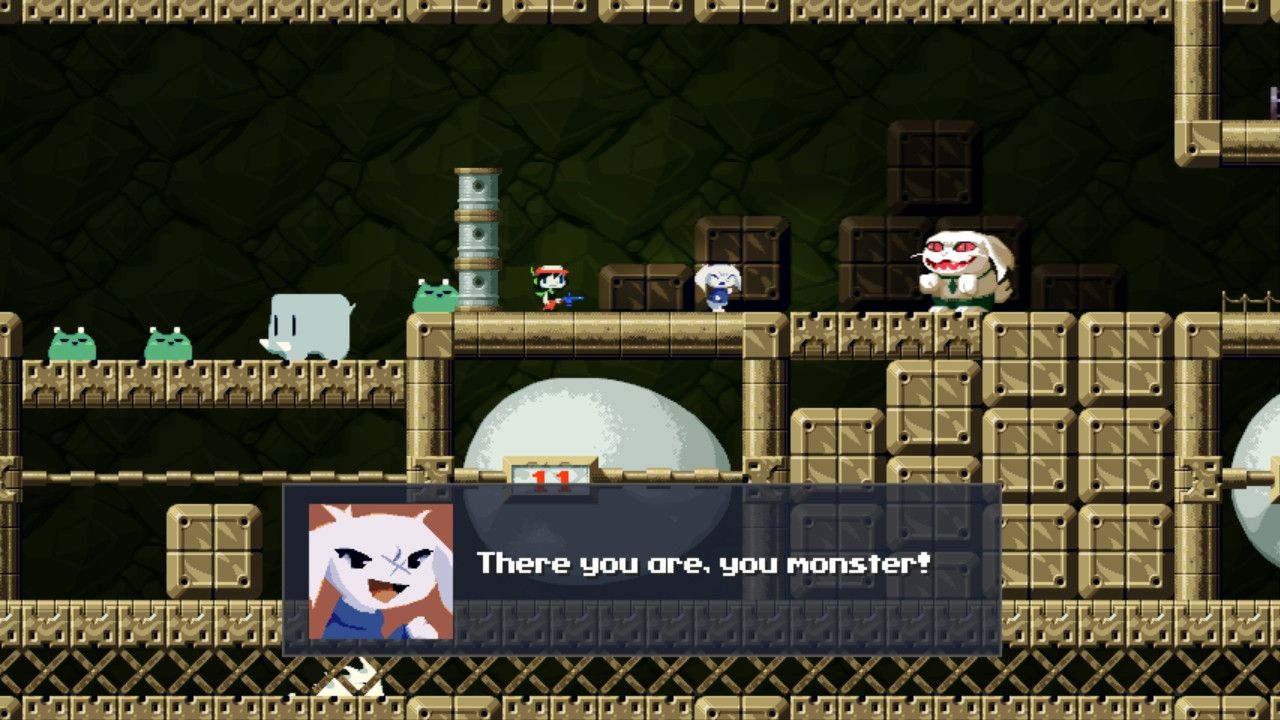Toggle the topmost barrel of the stacked tower

pos(476,188)
